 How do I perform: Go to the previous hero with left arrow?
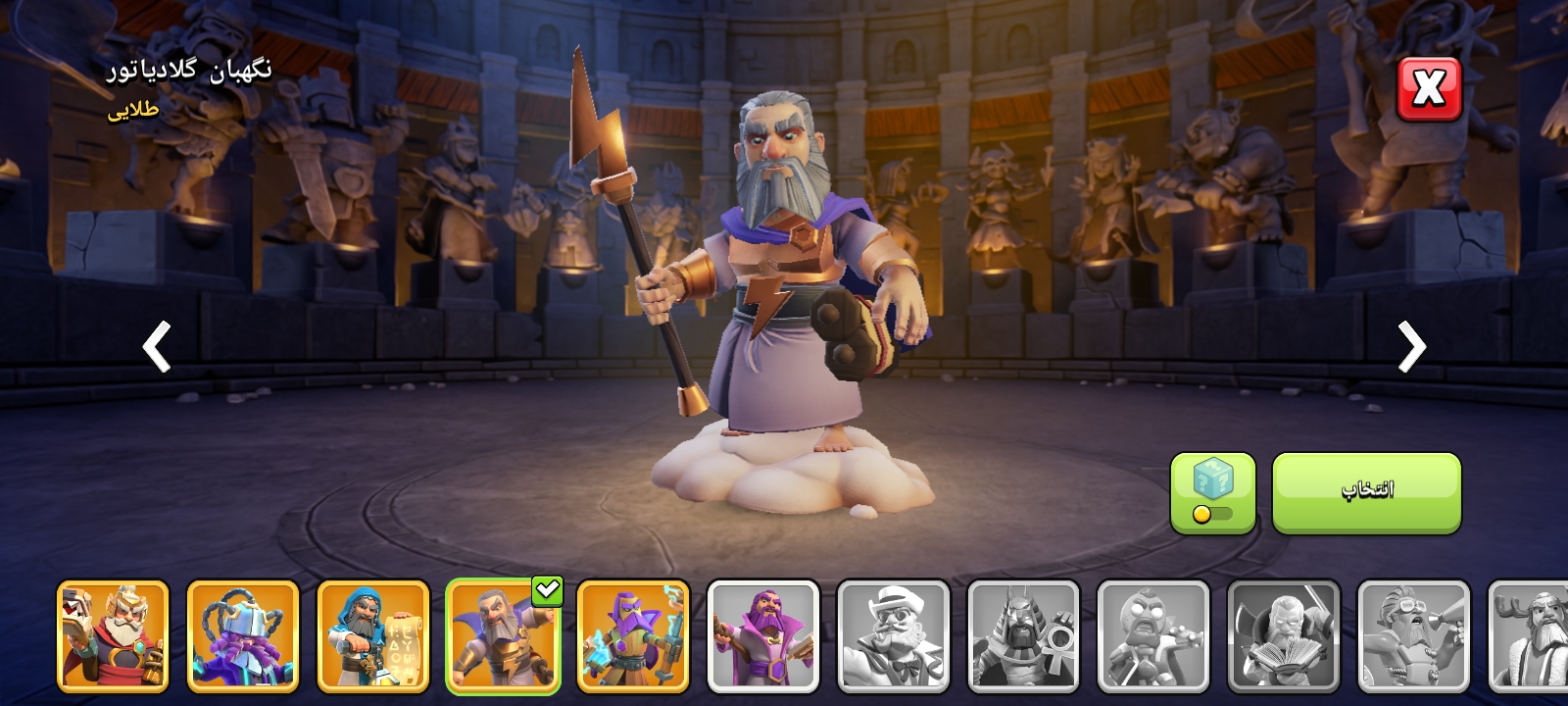(x=157, y=346)
